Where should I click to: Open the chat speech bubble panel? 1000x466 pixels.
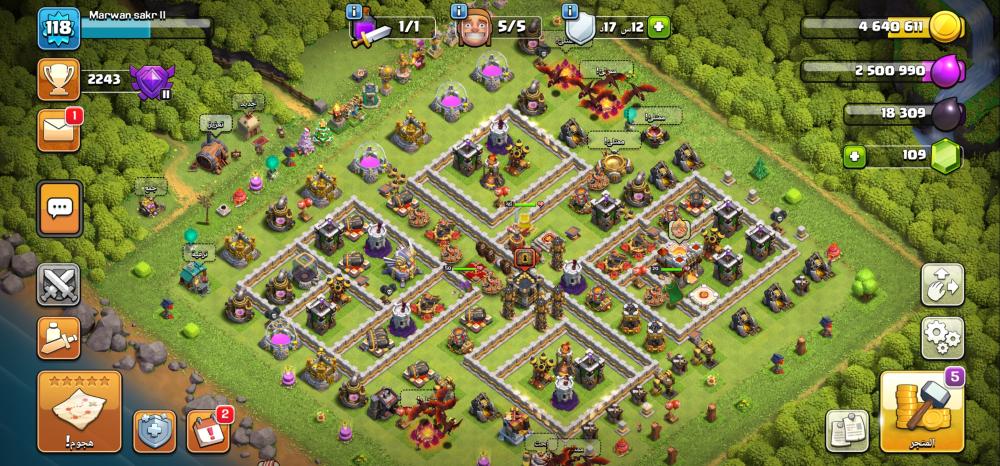(59, 208)
